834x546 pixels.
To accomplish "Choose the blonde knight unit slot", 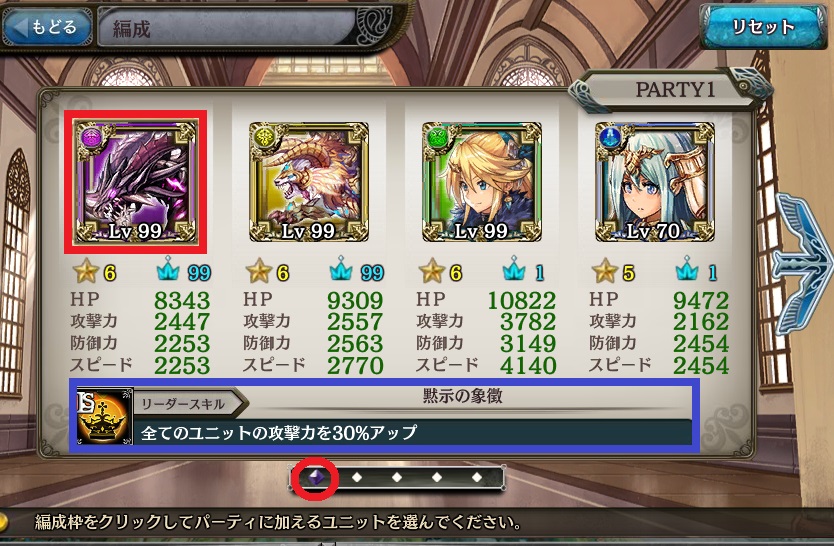I will tap(482, 184).
